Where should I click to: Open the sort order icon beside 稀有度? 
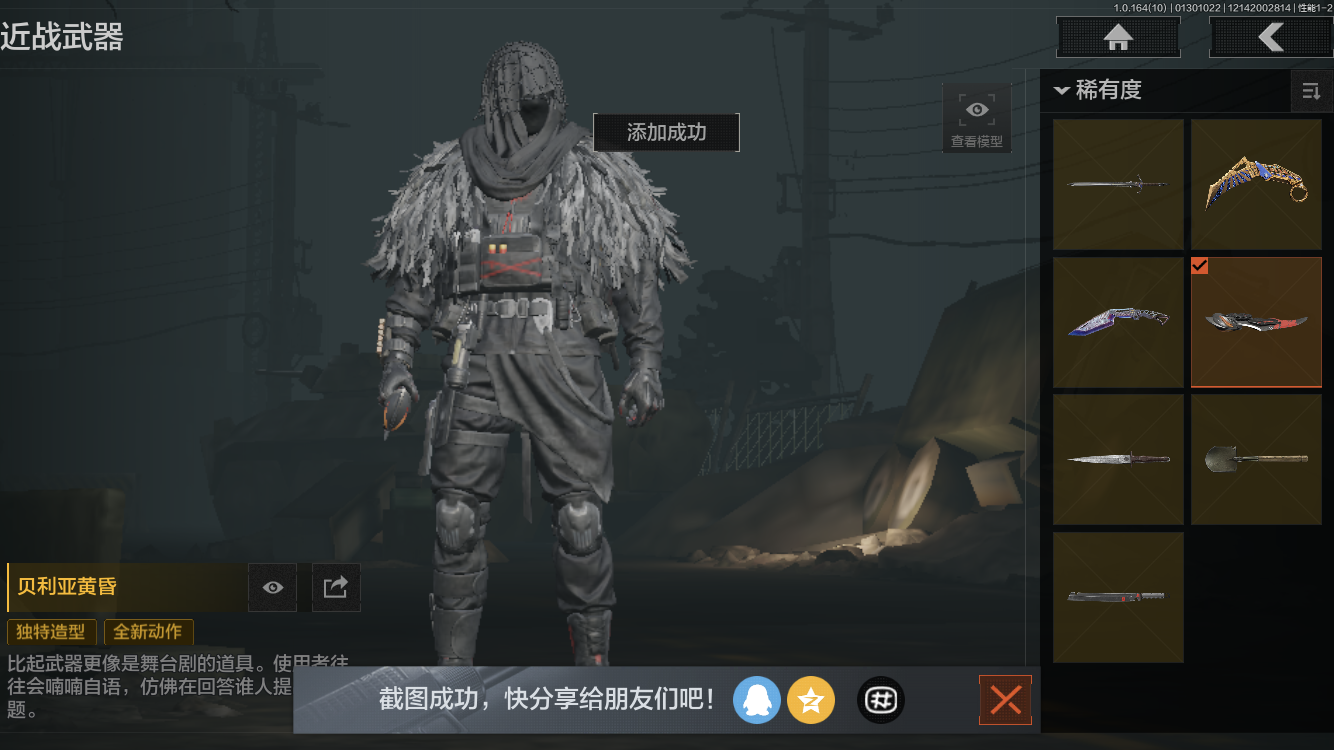(x=1311, y=91)
